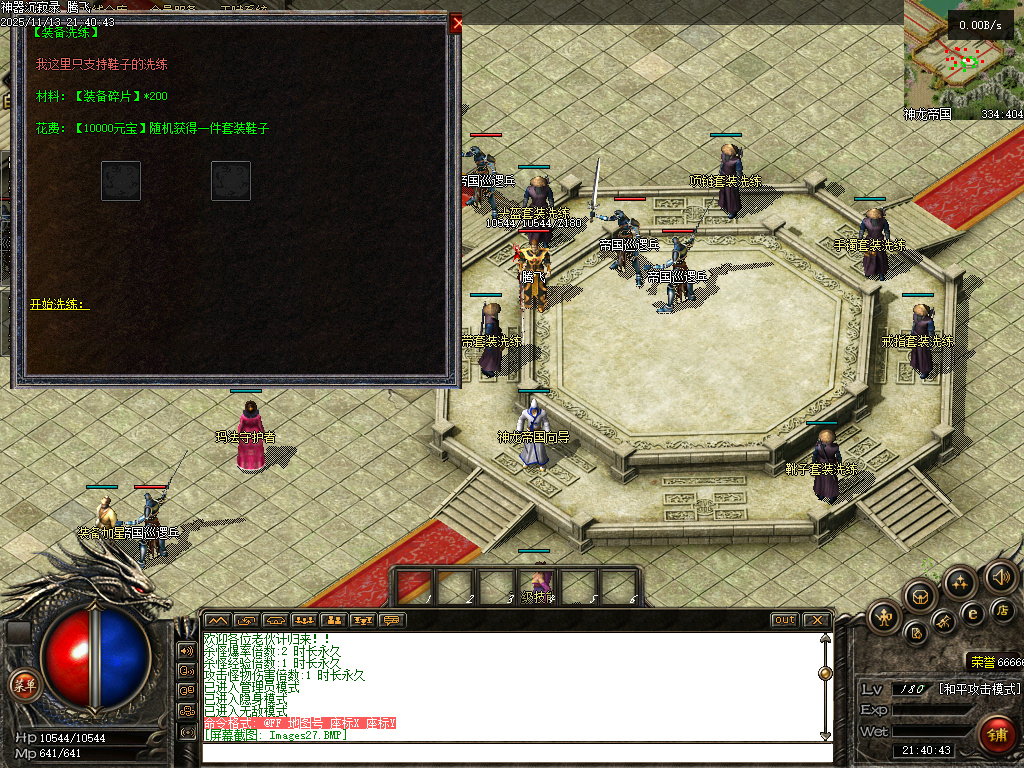
Task: Click the speech bubble chat channel tab
Action: tap(392, 620)
